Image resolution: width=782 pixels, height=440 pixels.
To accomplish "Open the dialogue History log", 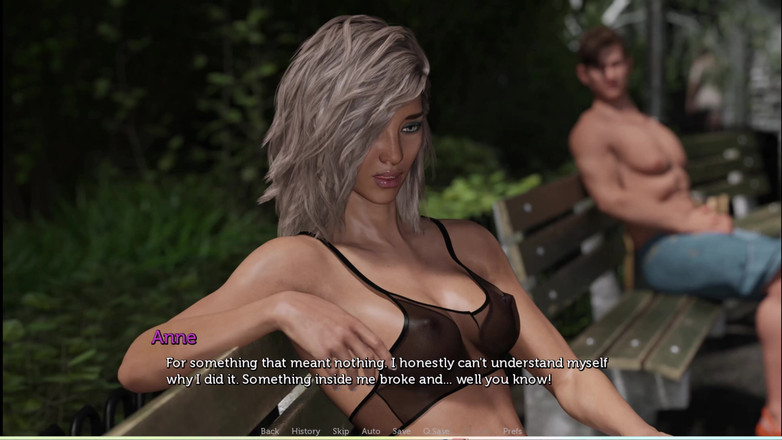I will pyautogui.click(x=305, y=431).
